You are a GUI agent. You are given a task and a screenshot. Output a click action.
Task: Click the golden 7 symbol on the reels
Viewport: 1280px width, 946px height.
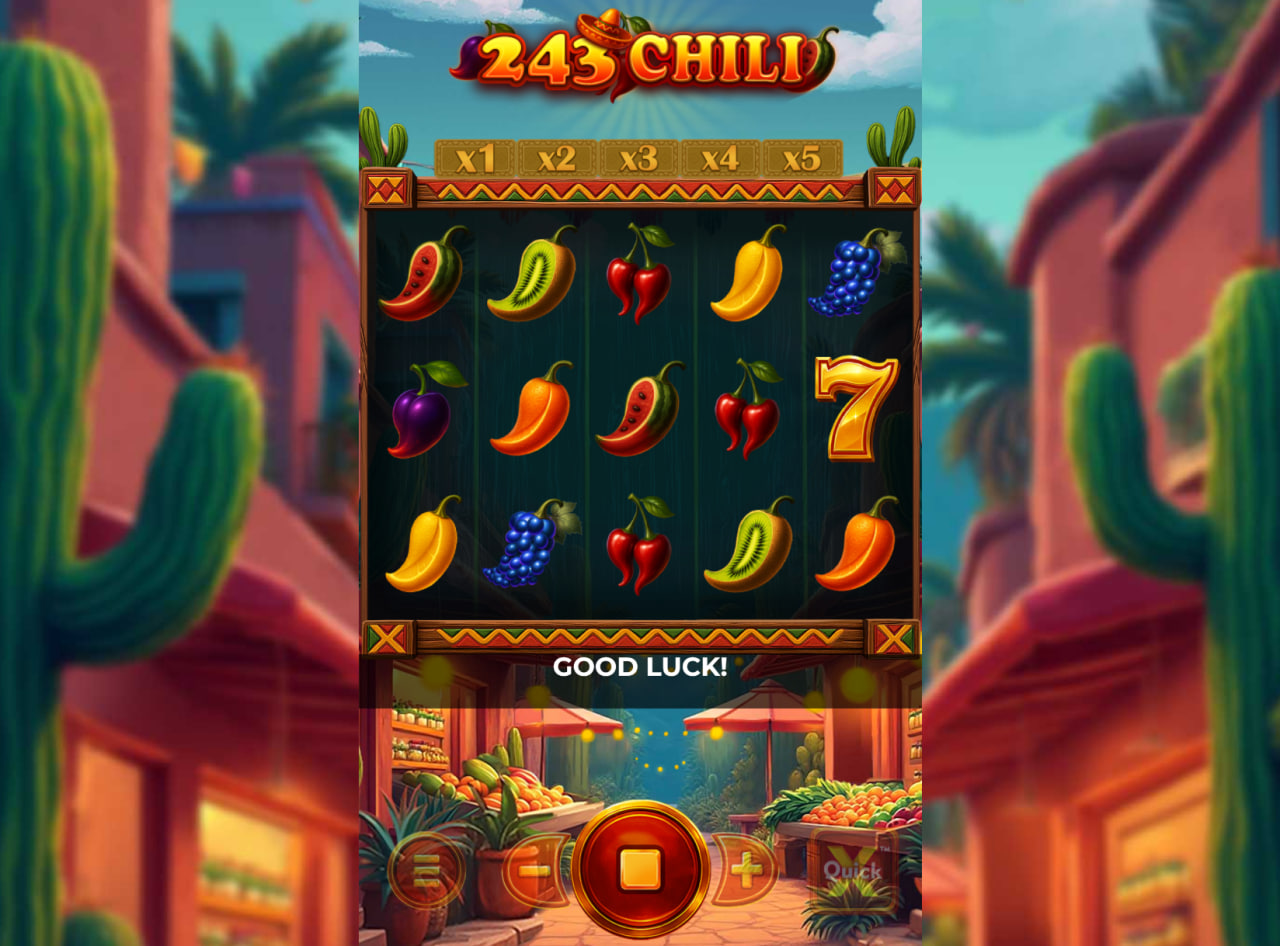click(x=855, y=413)
